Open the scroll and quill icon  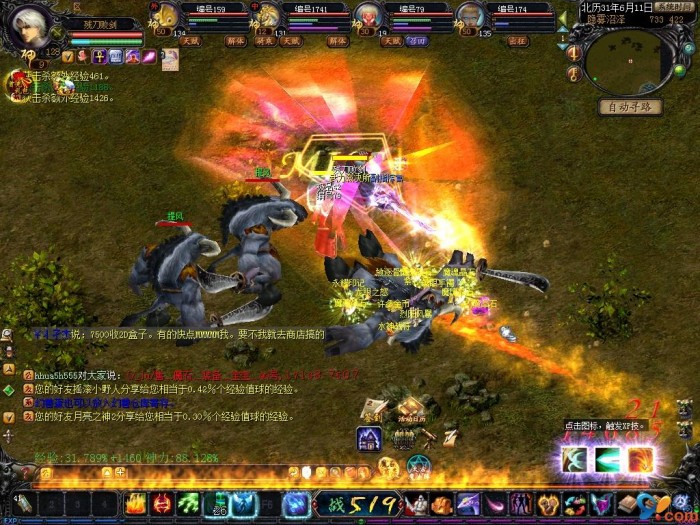point(450,436)
